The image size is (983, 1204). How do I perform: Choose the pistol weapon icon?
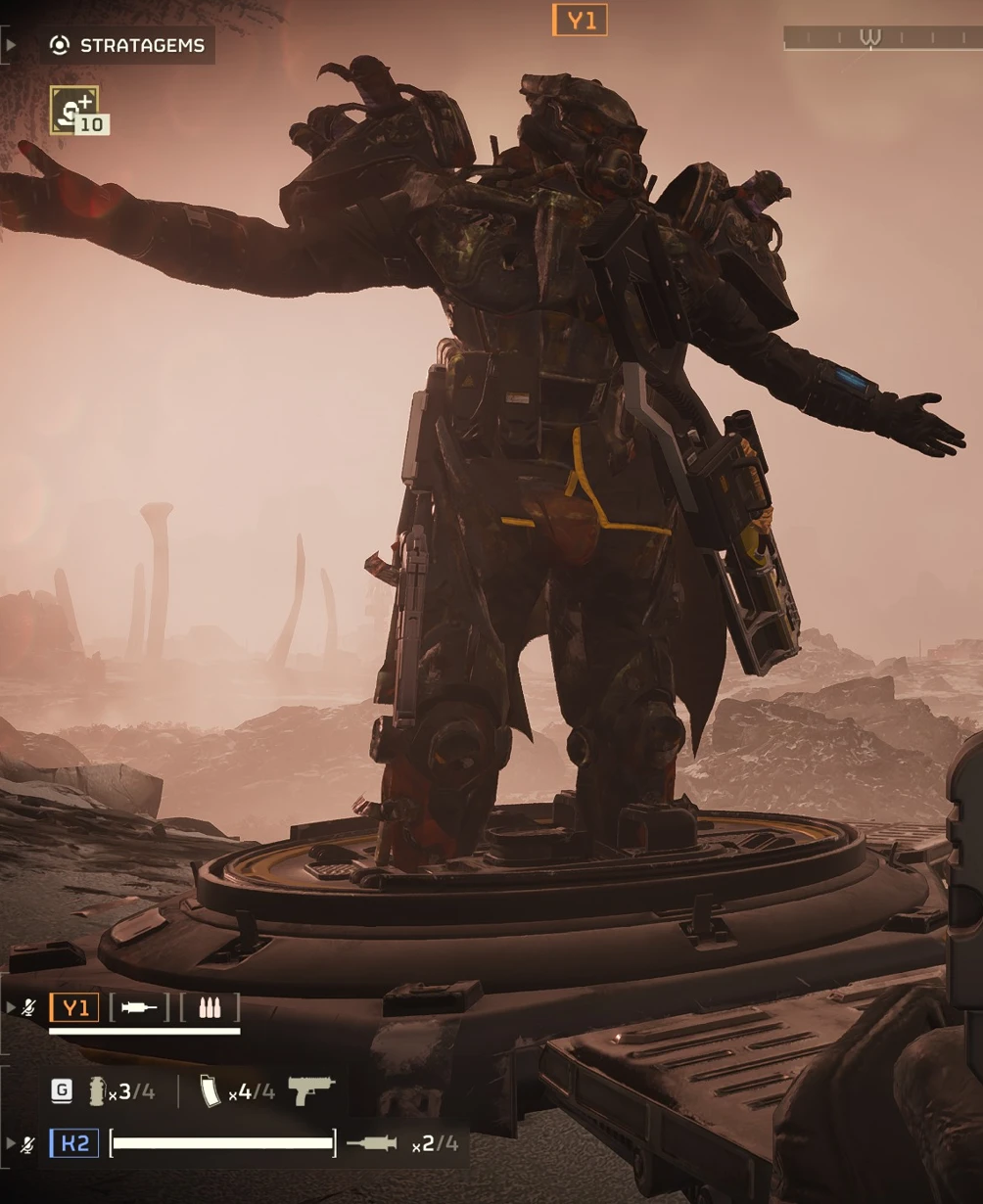pyautogui.click(x=311, y=1089)
